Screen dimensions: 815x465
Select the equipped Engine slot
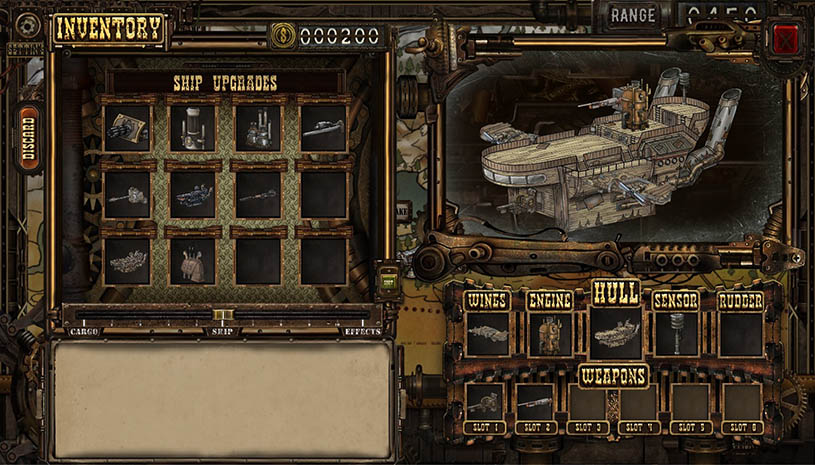(550, 333)
